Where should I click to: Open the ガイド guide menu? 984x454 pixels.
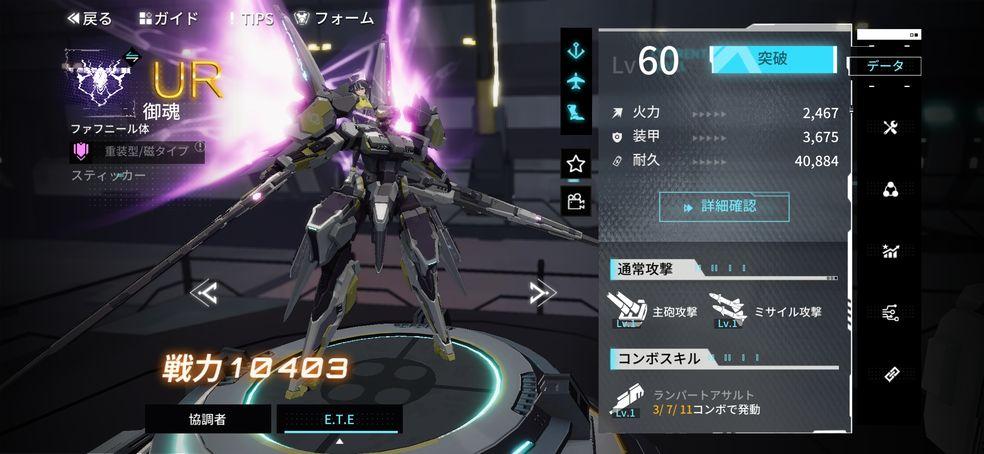pos(168,18)
